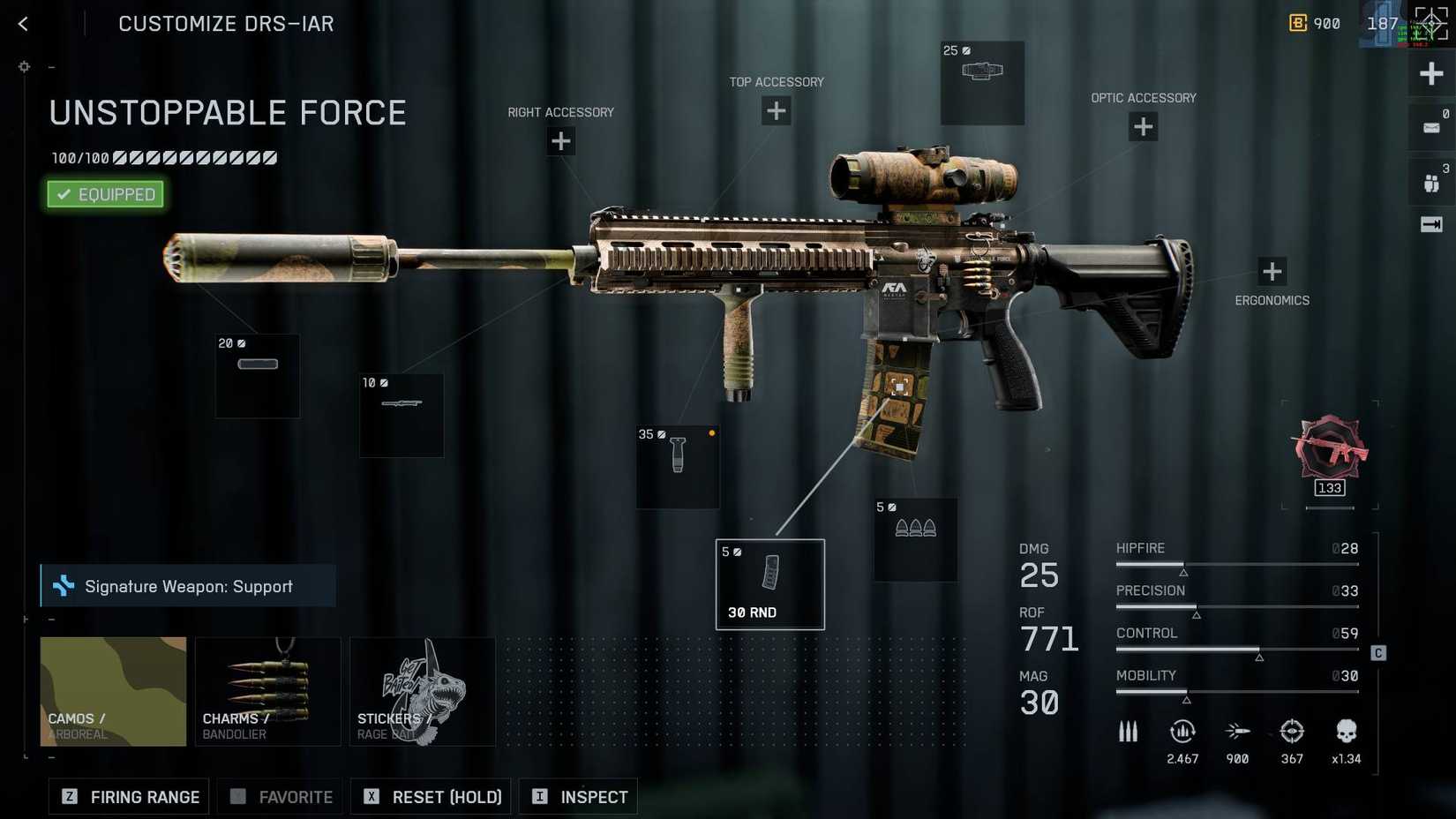The image size is (1456, 819).
Task: Select the reload speed icon showing 2.467
Action: click(1182, 732)
